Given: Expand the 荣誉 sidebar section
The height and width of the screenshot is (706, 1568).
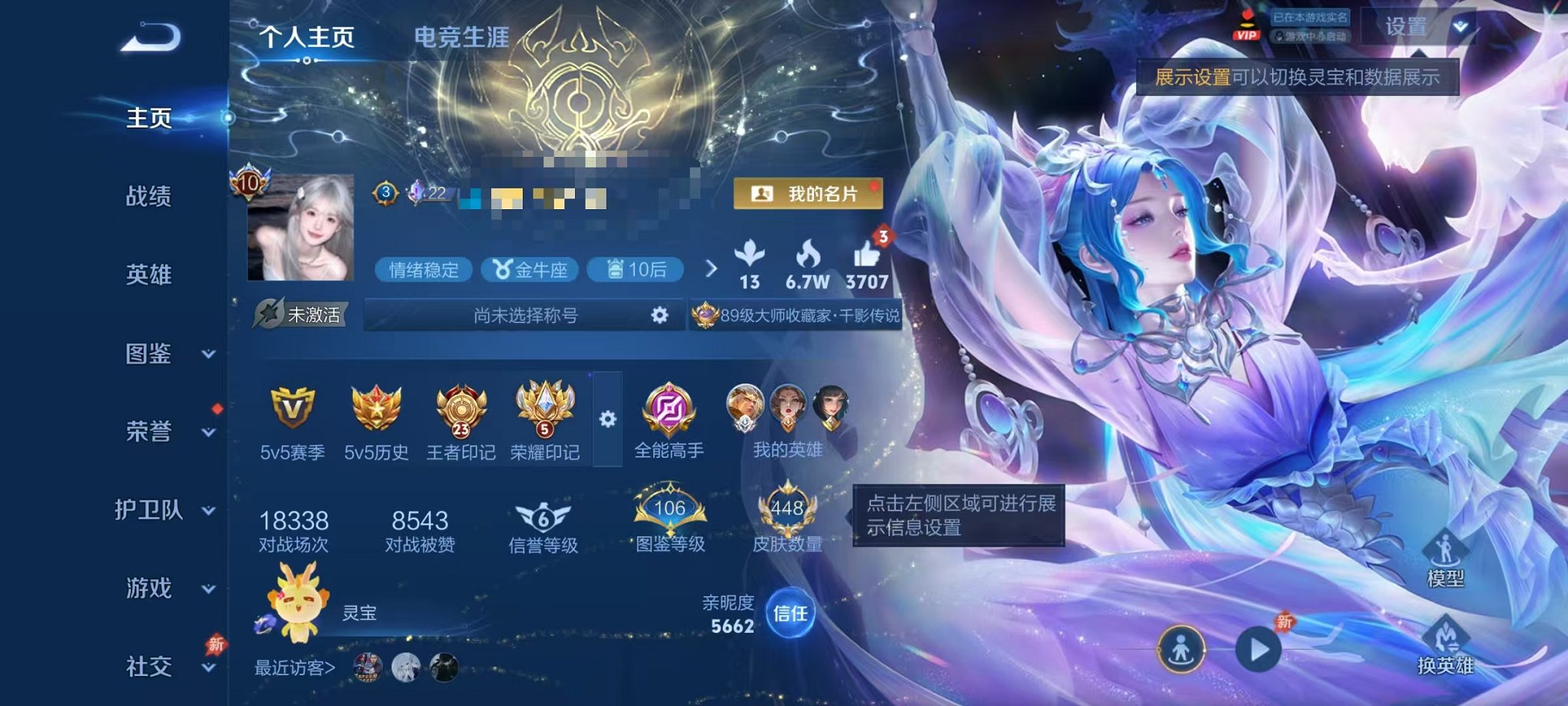Looking at the screenshot, I should [x=151, y=432].
